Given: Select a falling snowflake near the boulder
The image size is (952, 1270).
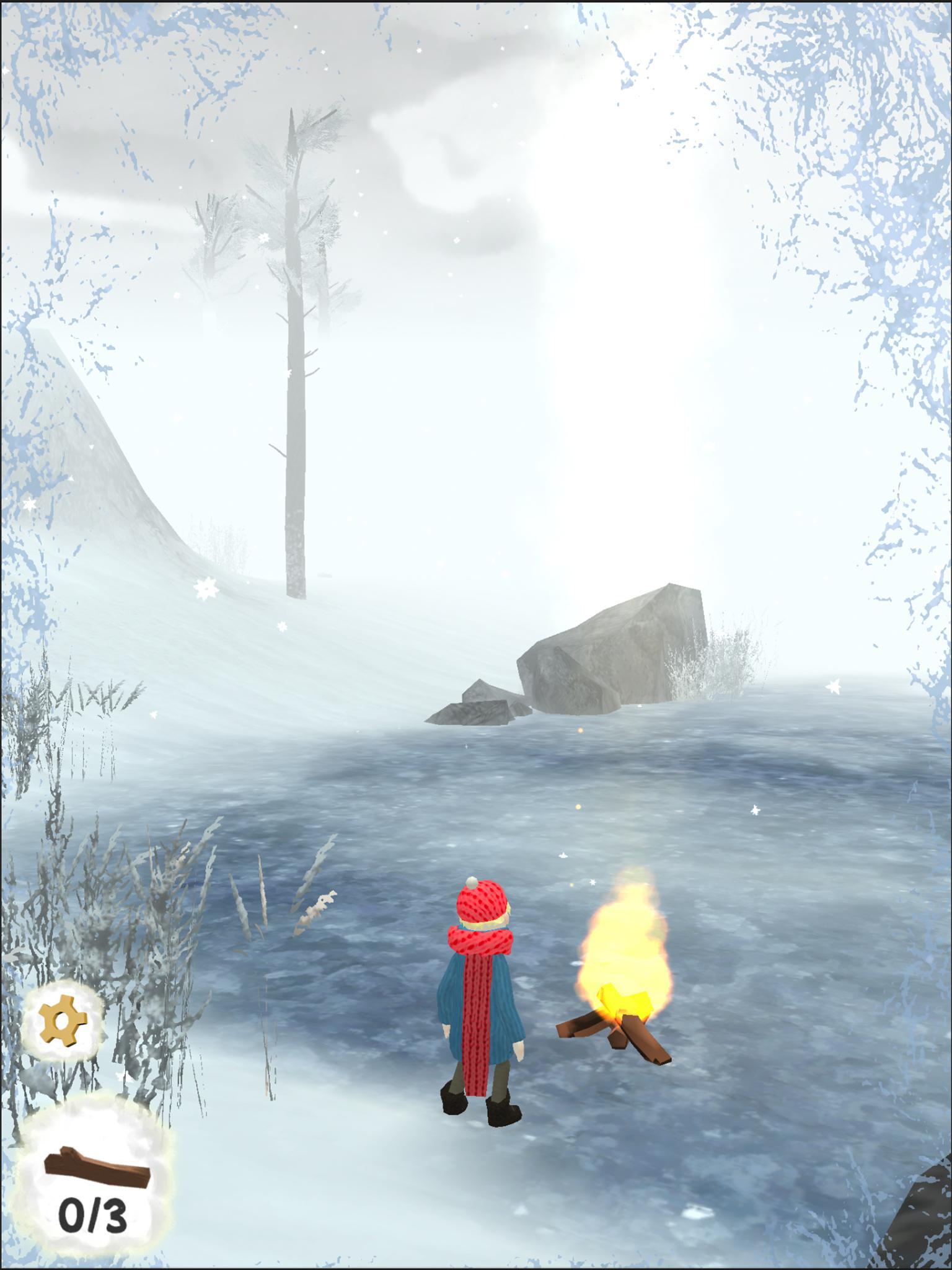Looking at the screenshot, I should click(832, 686).
